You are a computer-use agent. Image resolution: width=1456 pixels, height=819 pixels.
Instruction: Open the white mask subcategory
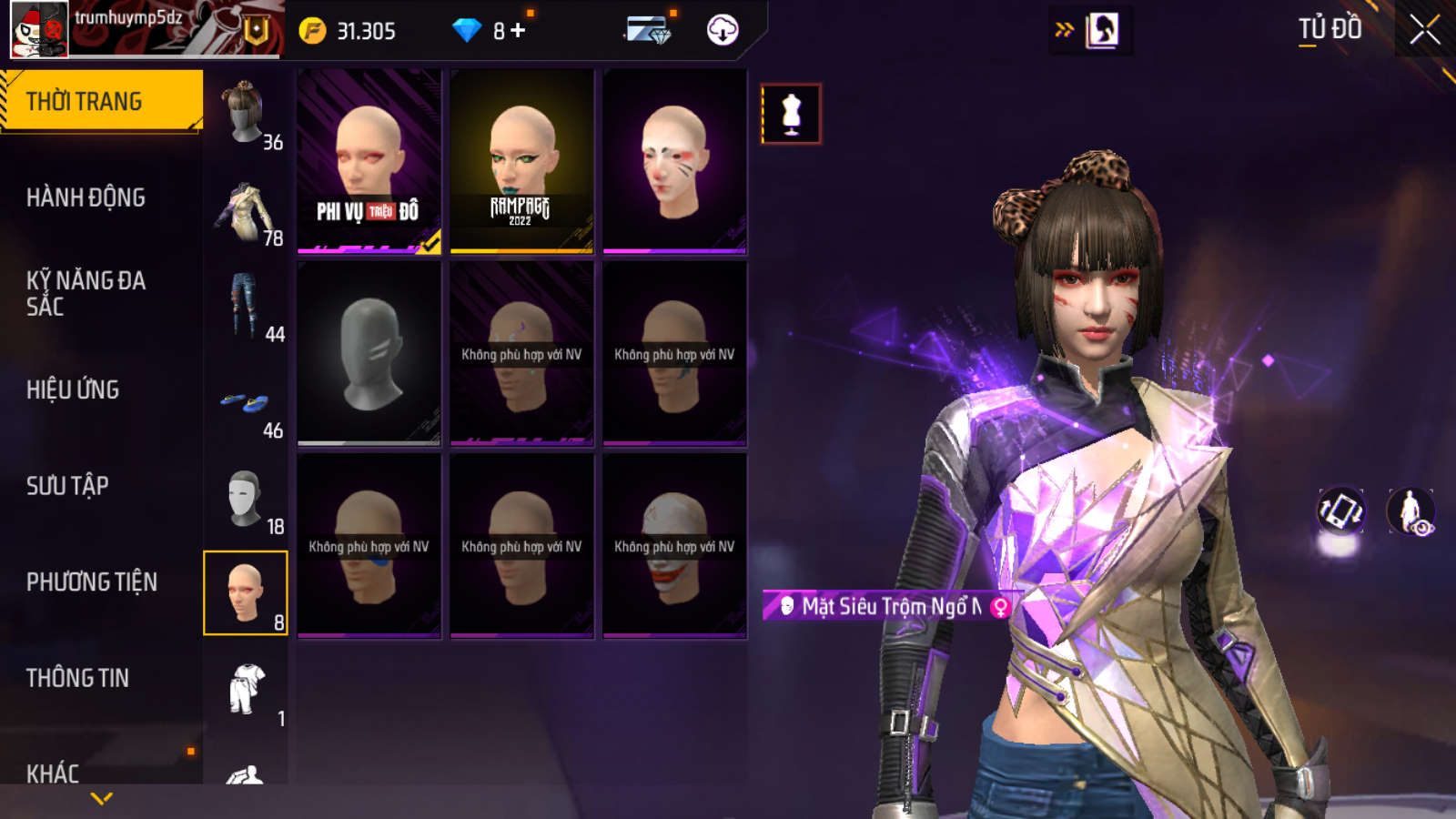(x=246, y=499)
